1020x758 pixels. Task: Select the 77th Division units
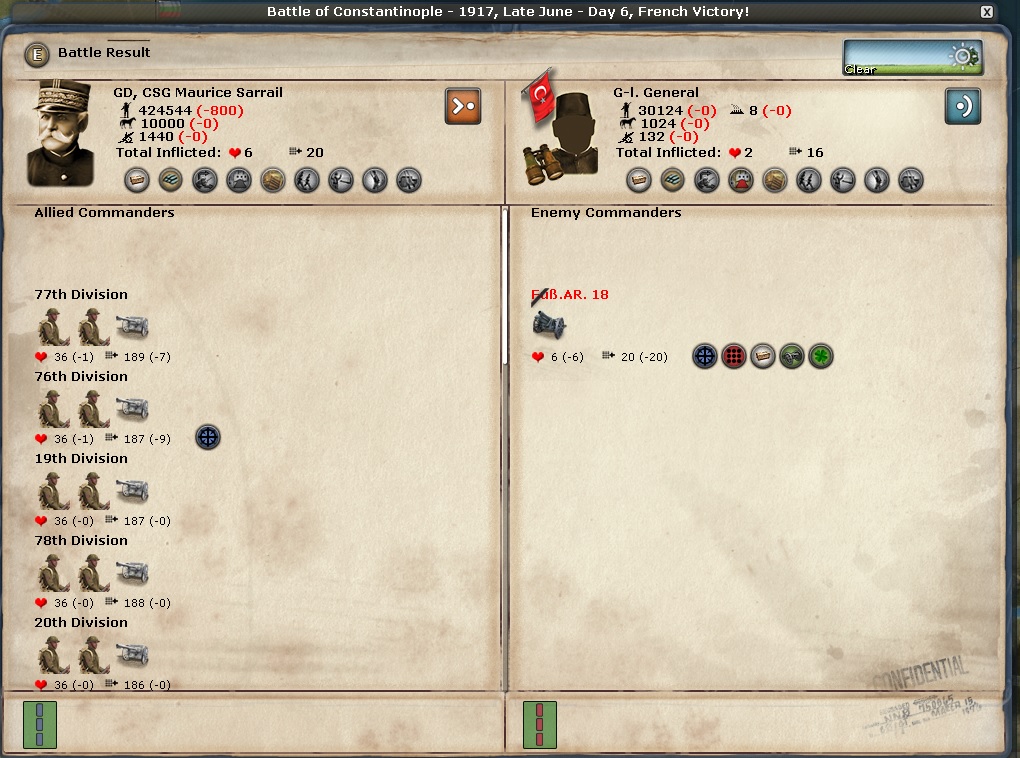coord(93,326)
